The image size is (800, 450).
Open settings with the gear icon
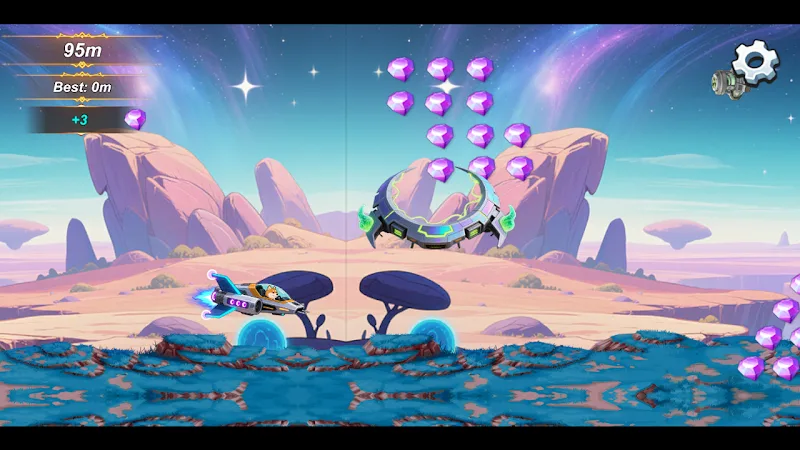(x=755, y=62)
